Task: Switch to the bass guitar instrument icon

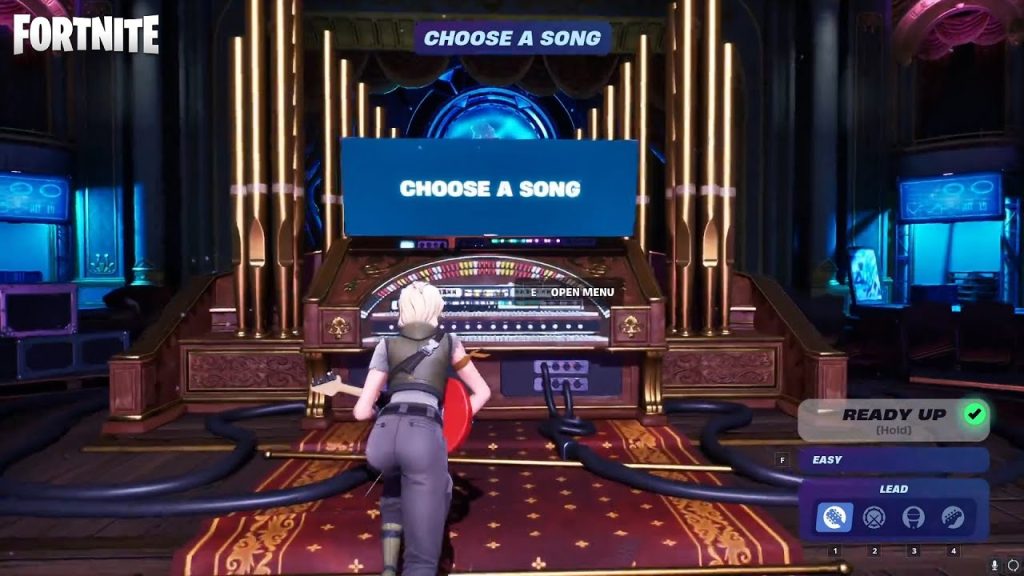Action: coord(952,517)
